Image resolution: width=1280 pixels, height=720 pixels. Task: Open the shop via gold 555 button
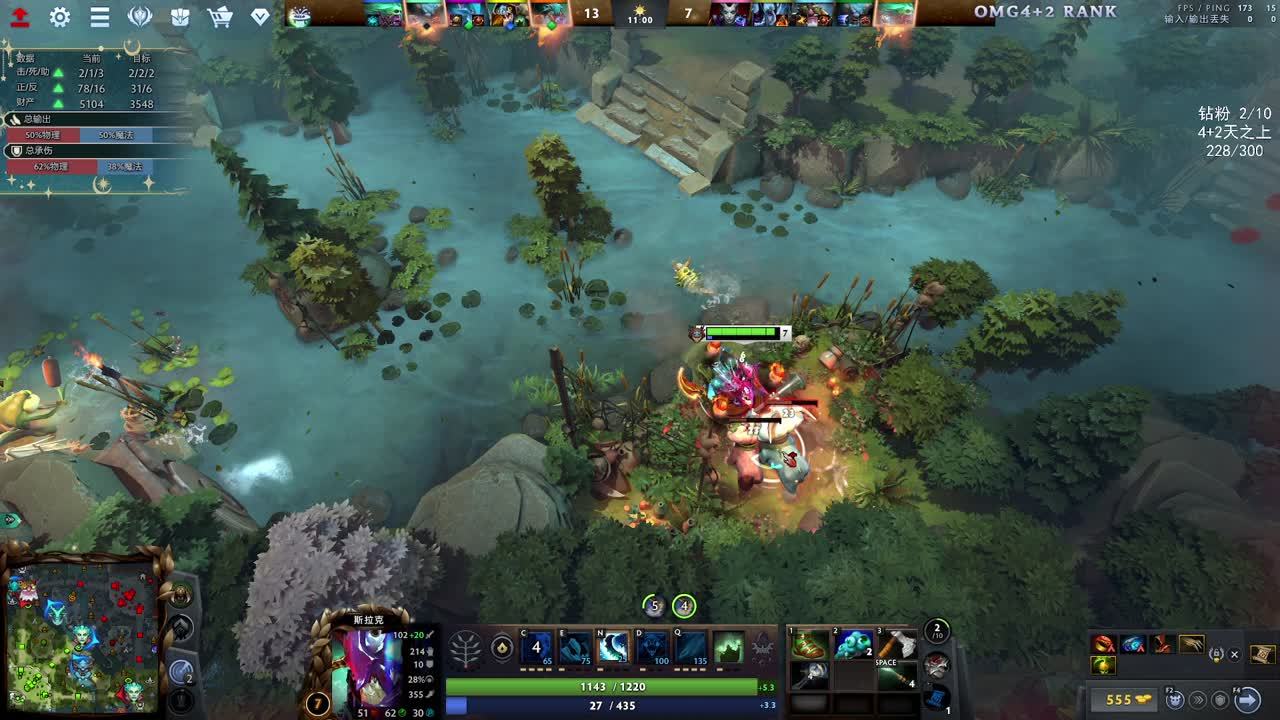click(1125, 699)
